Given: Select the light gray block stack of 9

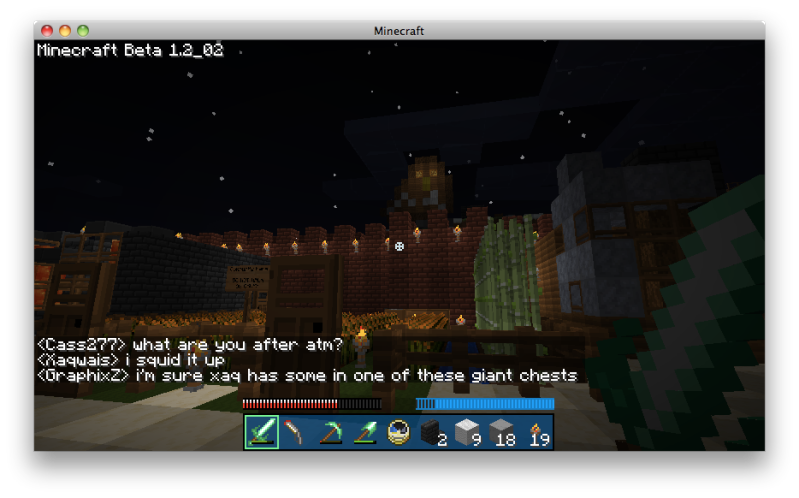Looking at the screenshot, I should tap(466, 432).
